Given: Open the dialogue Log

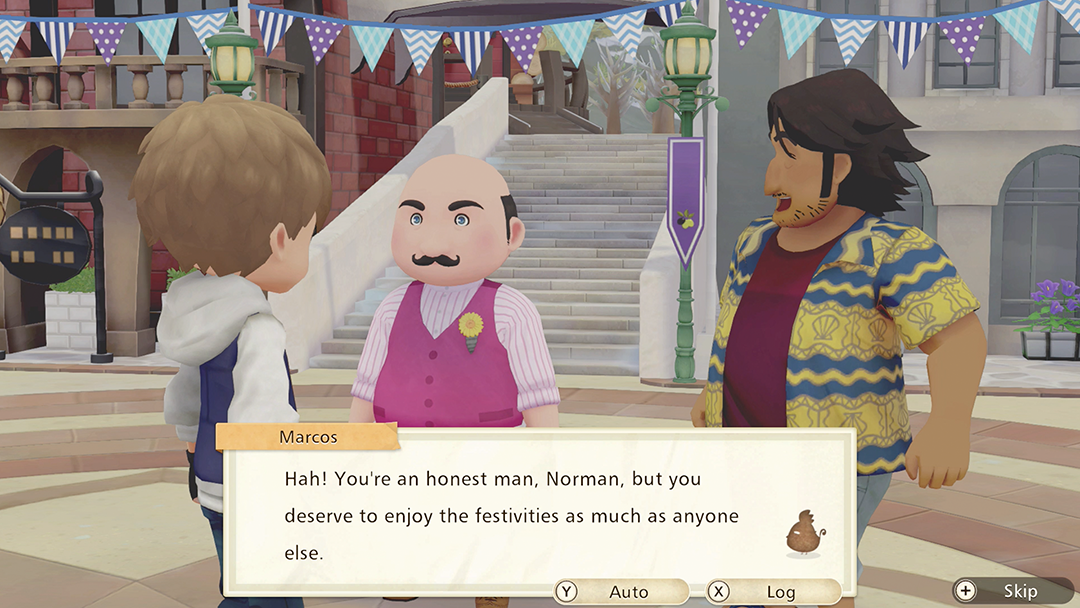Looking at the screenshot, I should [771, 592].
